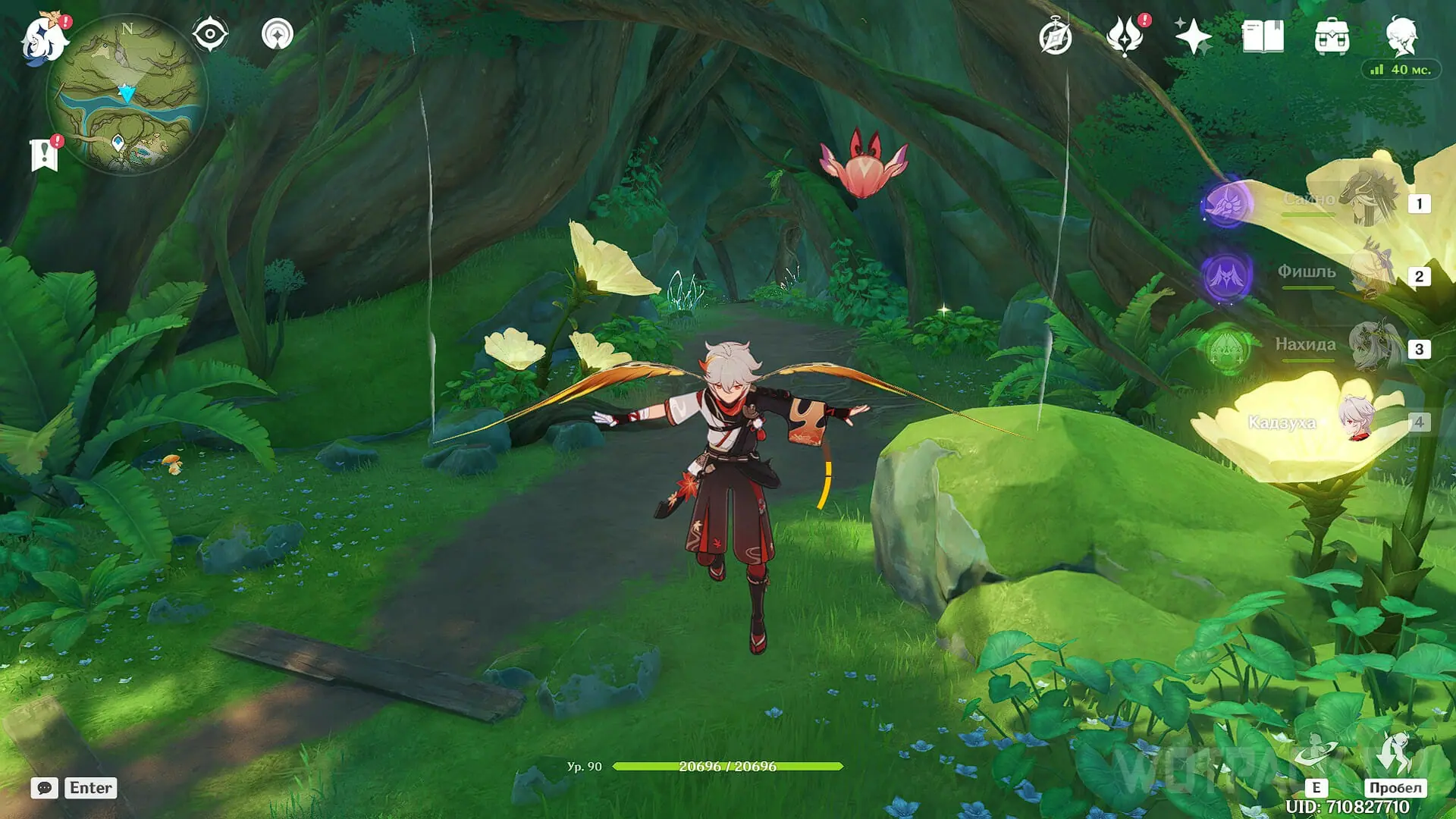Open the Paimon menu icon

coord(44,38)
